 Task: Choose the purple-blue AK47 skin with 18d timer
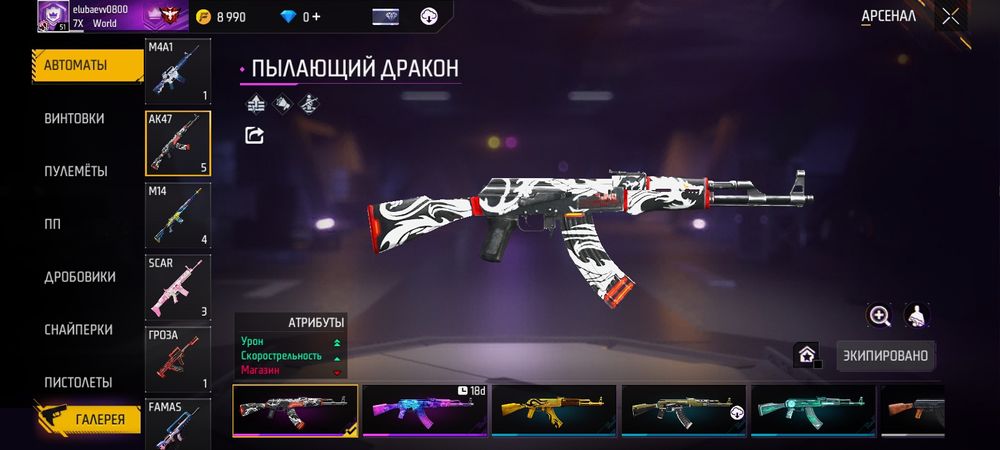(427, 410)
